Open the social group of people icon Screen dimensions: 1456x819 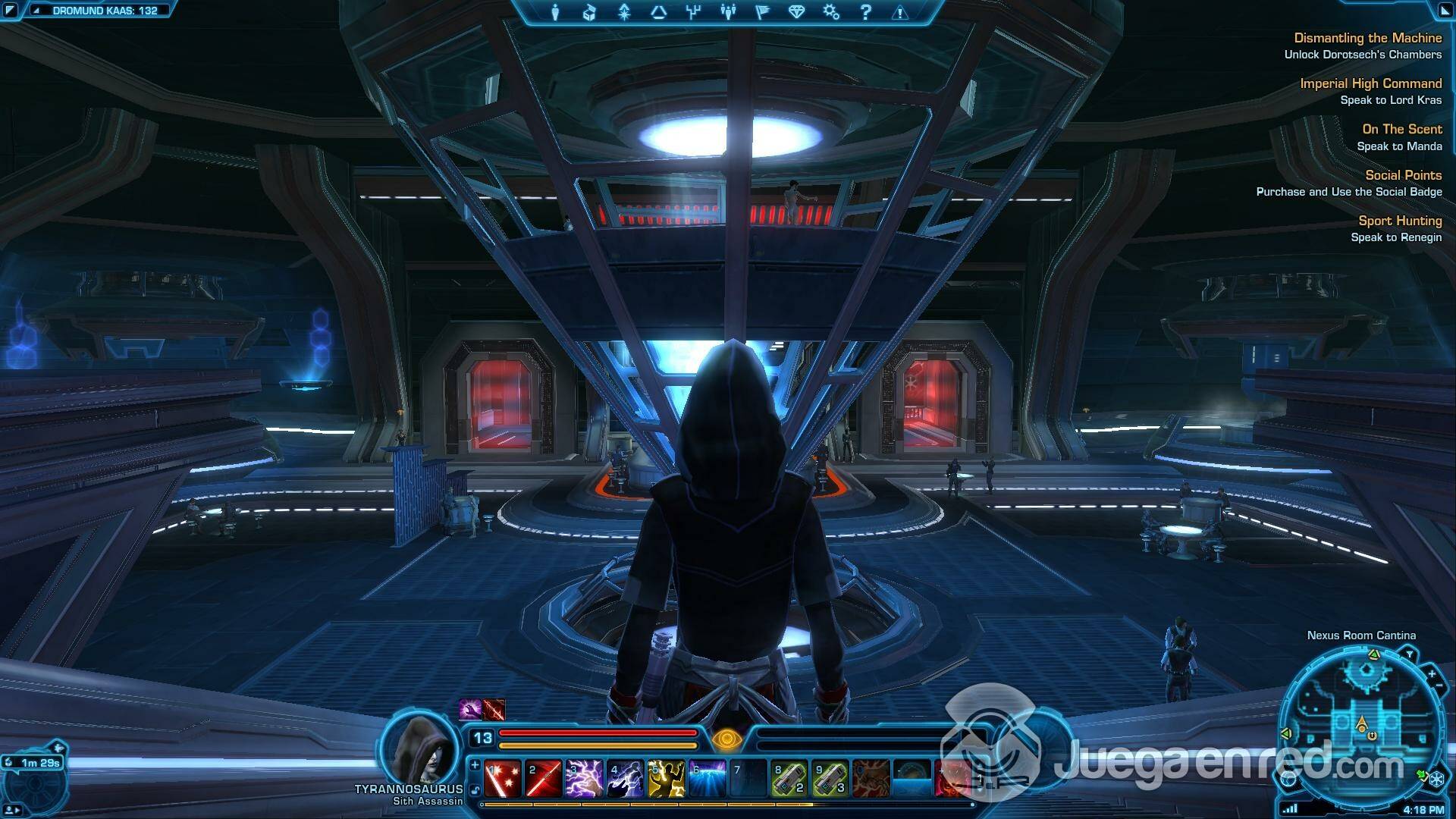(728, 12)
